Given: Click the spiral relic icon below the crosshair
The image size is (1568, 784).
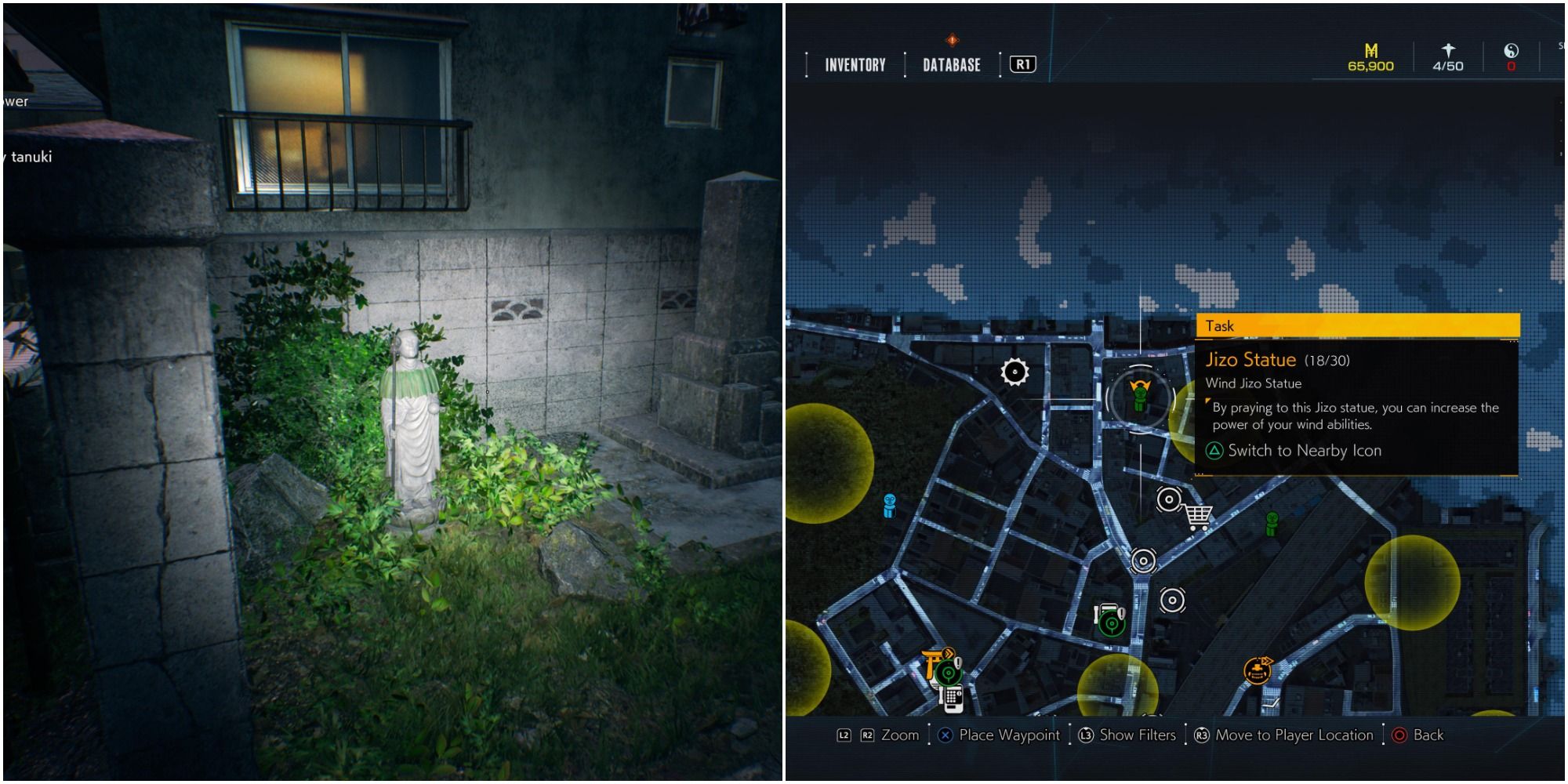Looking at the screenshot, I should click(x=1142, y=560).
